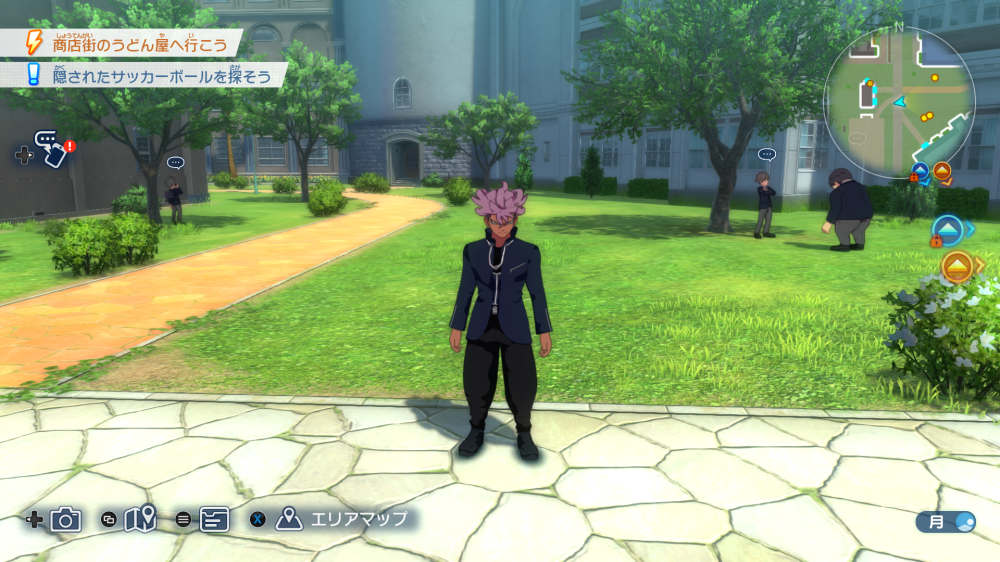Screen dimensions: 1000x562
Task: Activate the large orange arrow button
Action: (x=957, y=267)
